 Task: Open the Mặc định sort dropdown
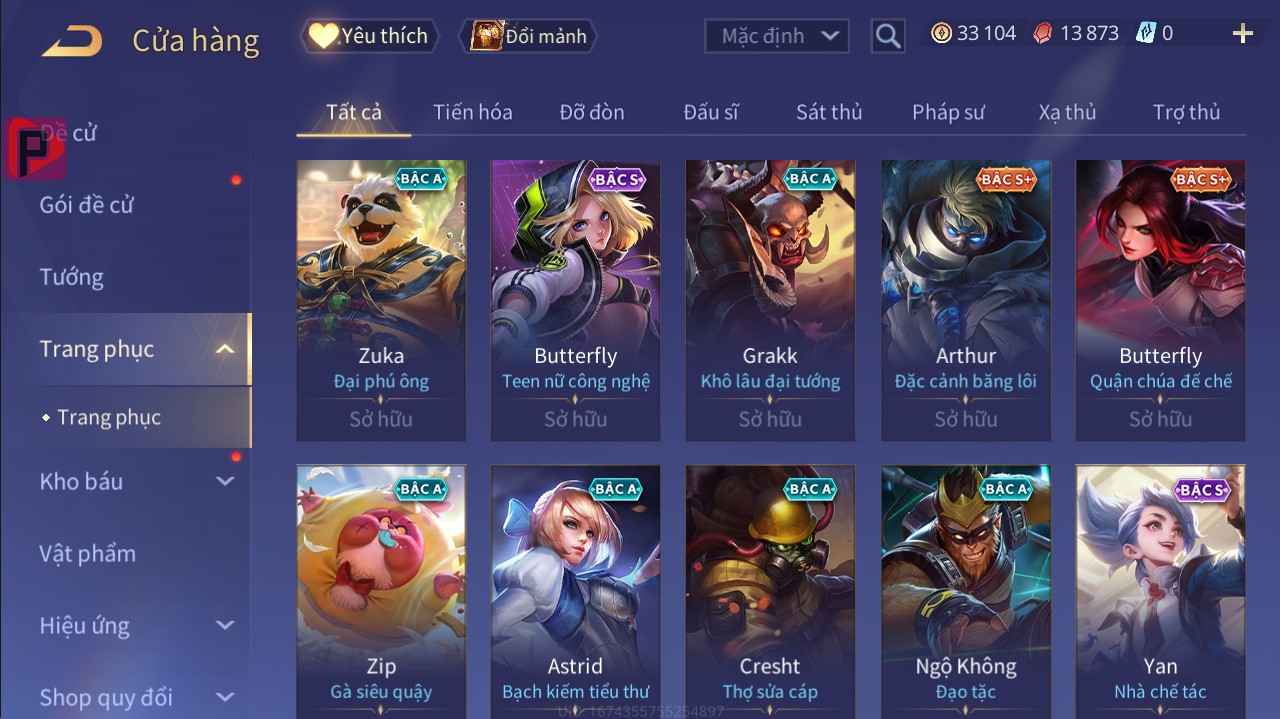pyautogui.click(x=777, y=36)
